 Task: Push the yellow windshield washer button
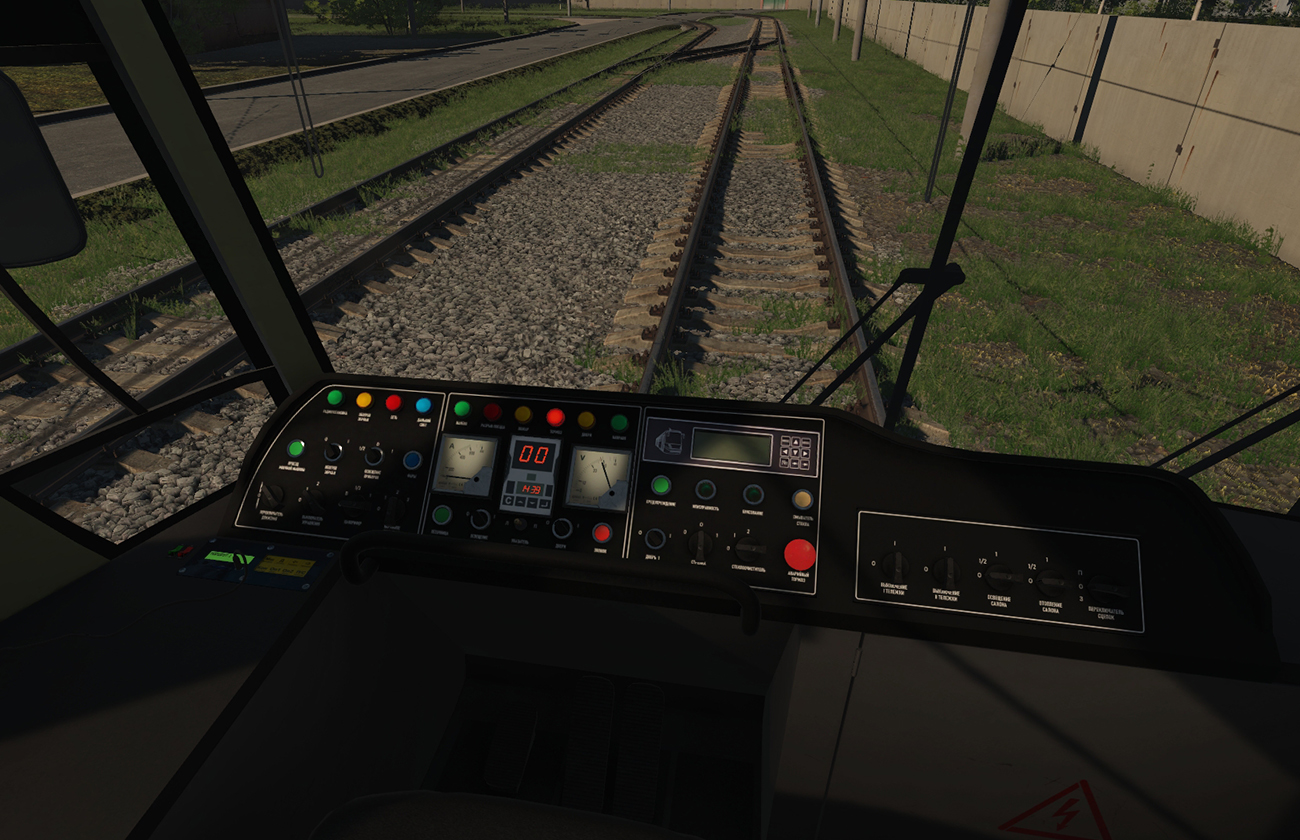pyautogui.click(x=802, y=498)
